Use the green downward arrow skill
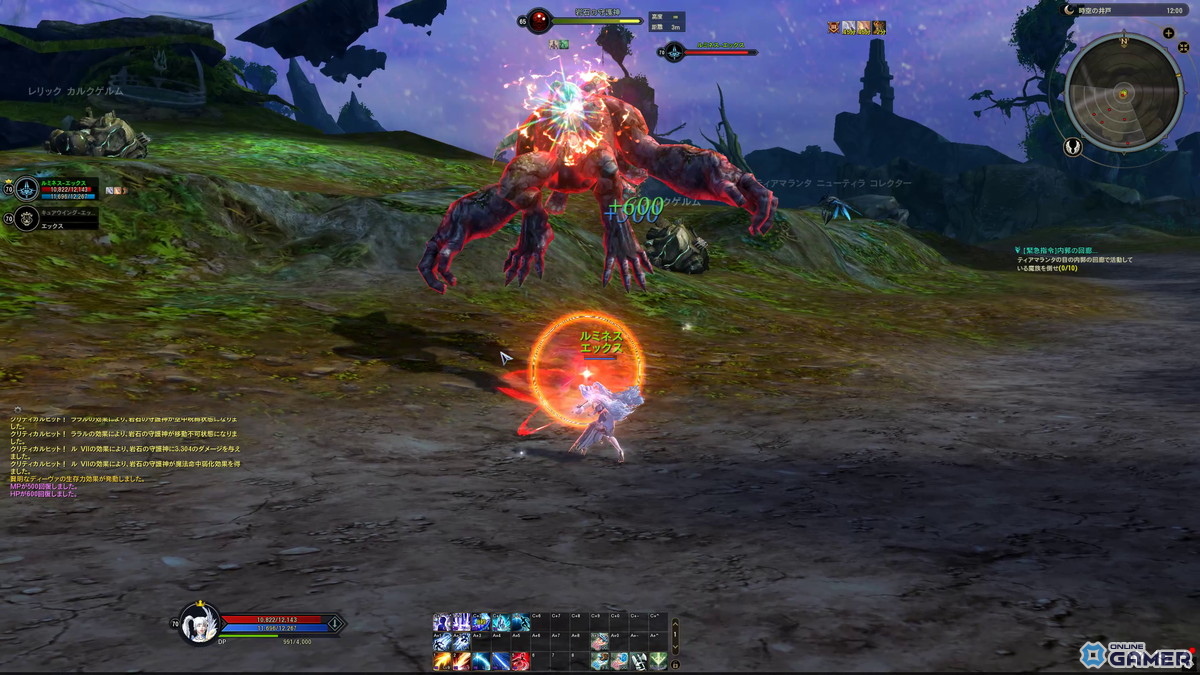1200x675 pixels. [x=658, y=661]
